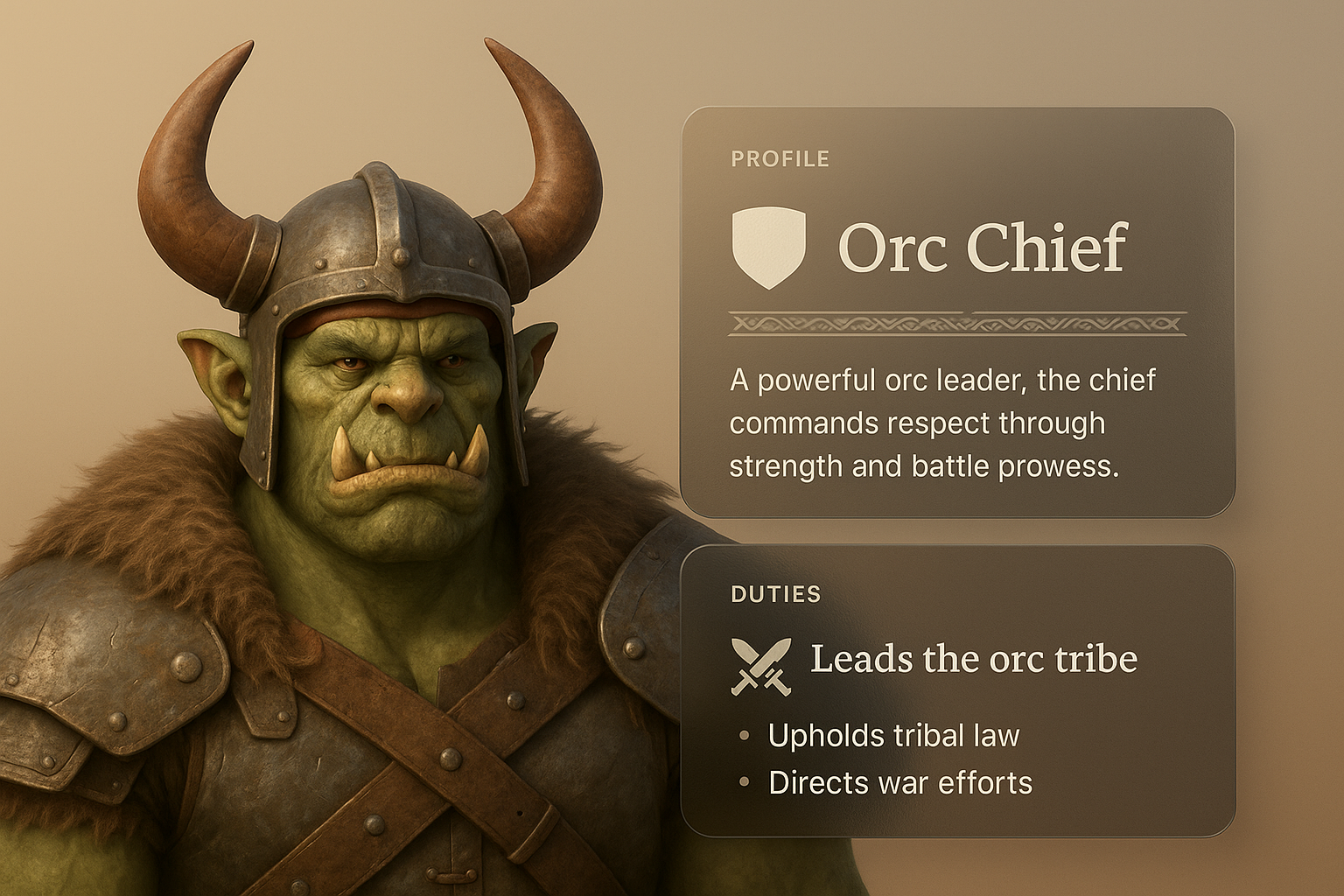Open the Orc Chief title
1344x896 pixels.
982,248
